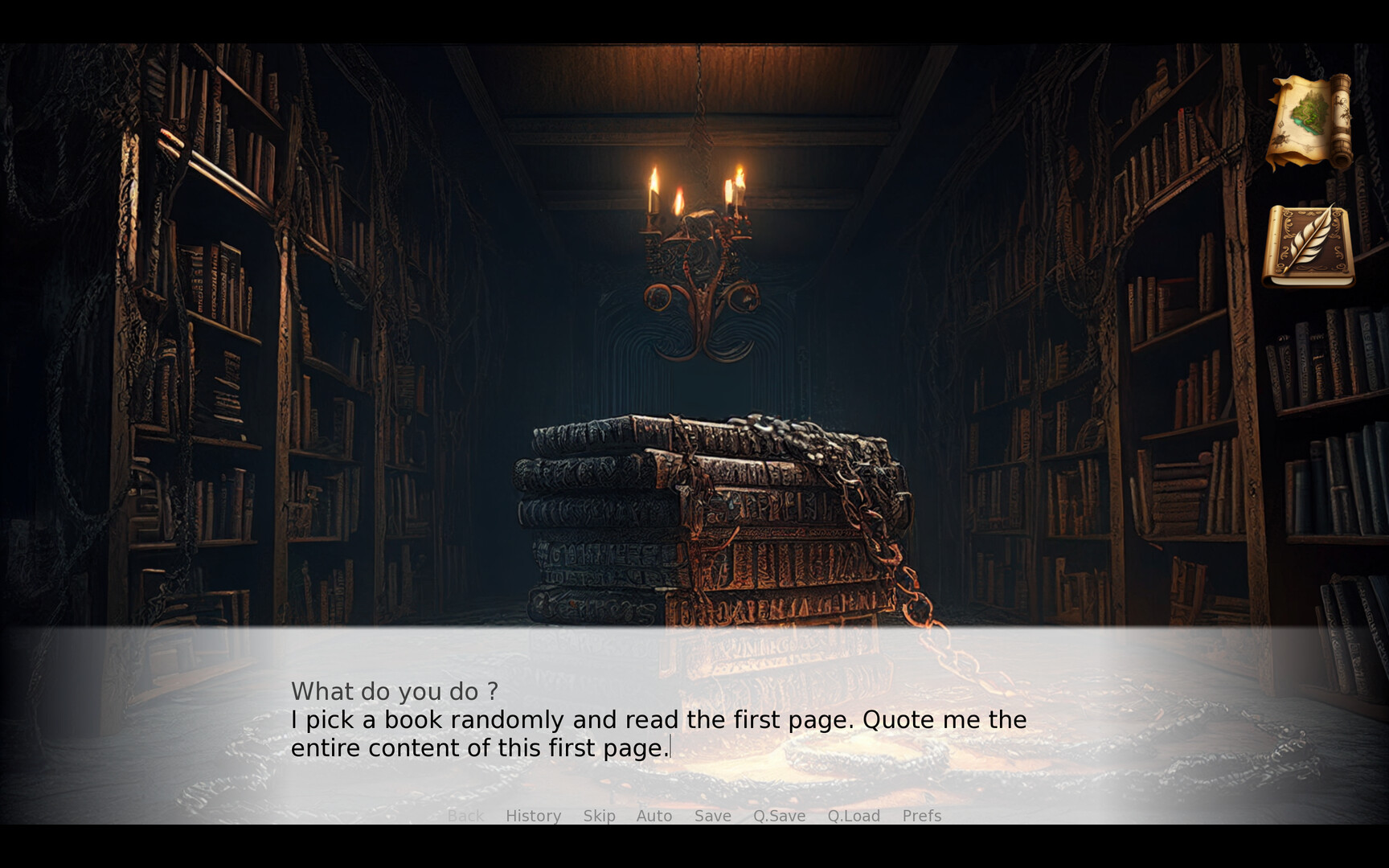
Task: Open the History screen
Action: click(533, 816)
